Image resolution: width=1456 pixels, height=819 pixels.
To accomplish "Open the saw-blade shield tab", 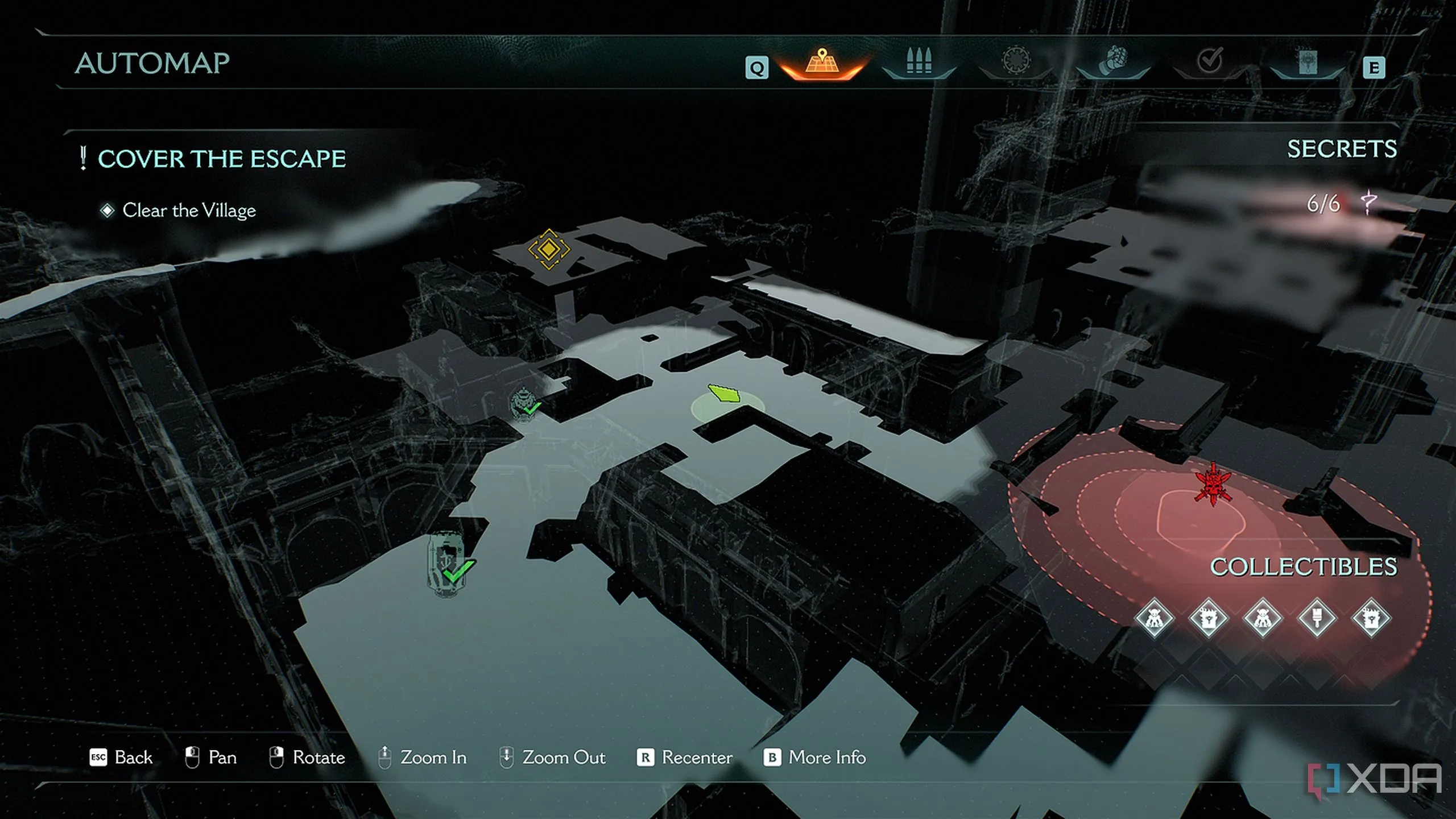I will (1016, 61).
